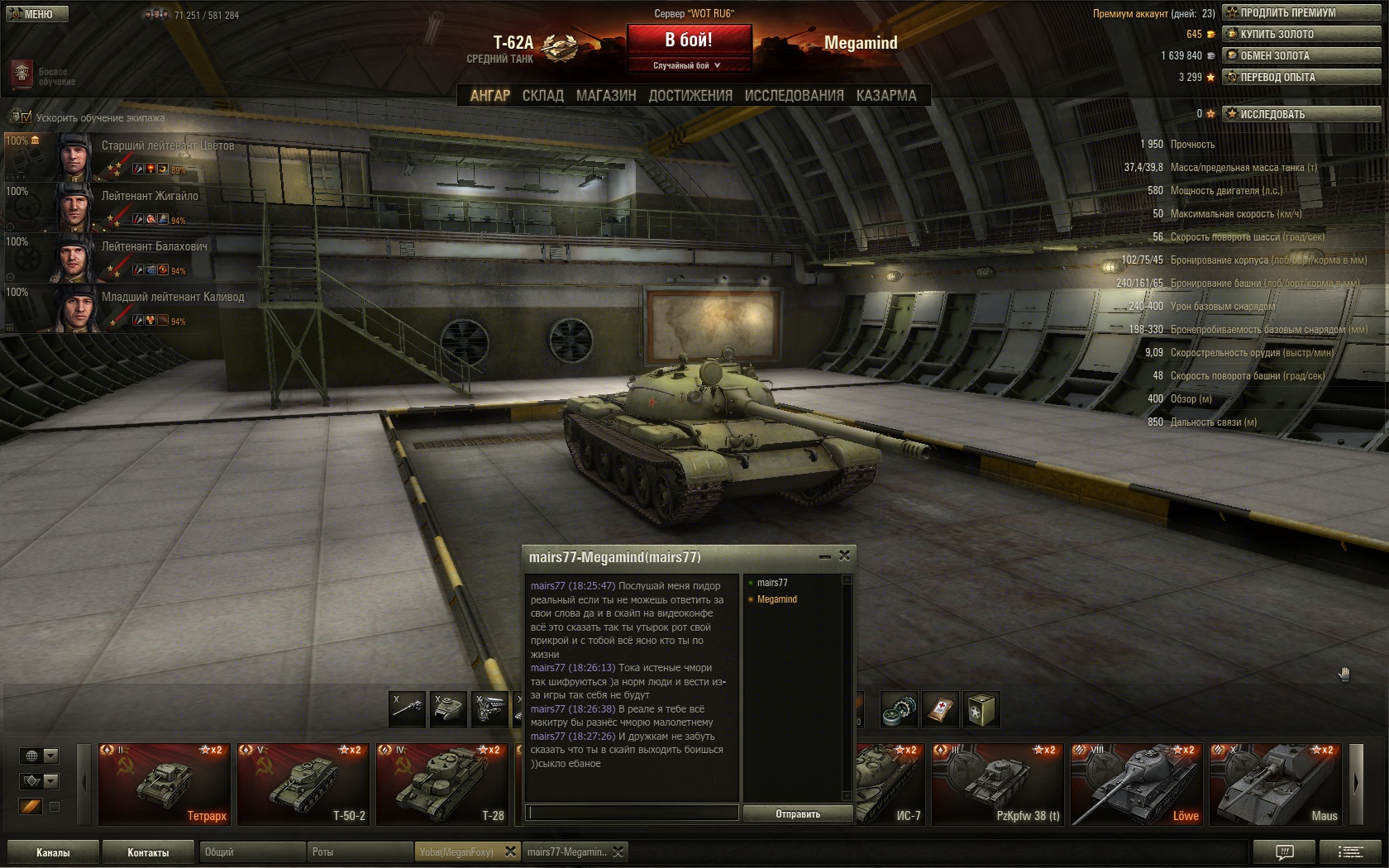Choose КУПИТЬ ЗОЛОТО button
The image size is (1389, 868).
coord(1302,34)
